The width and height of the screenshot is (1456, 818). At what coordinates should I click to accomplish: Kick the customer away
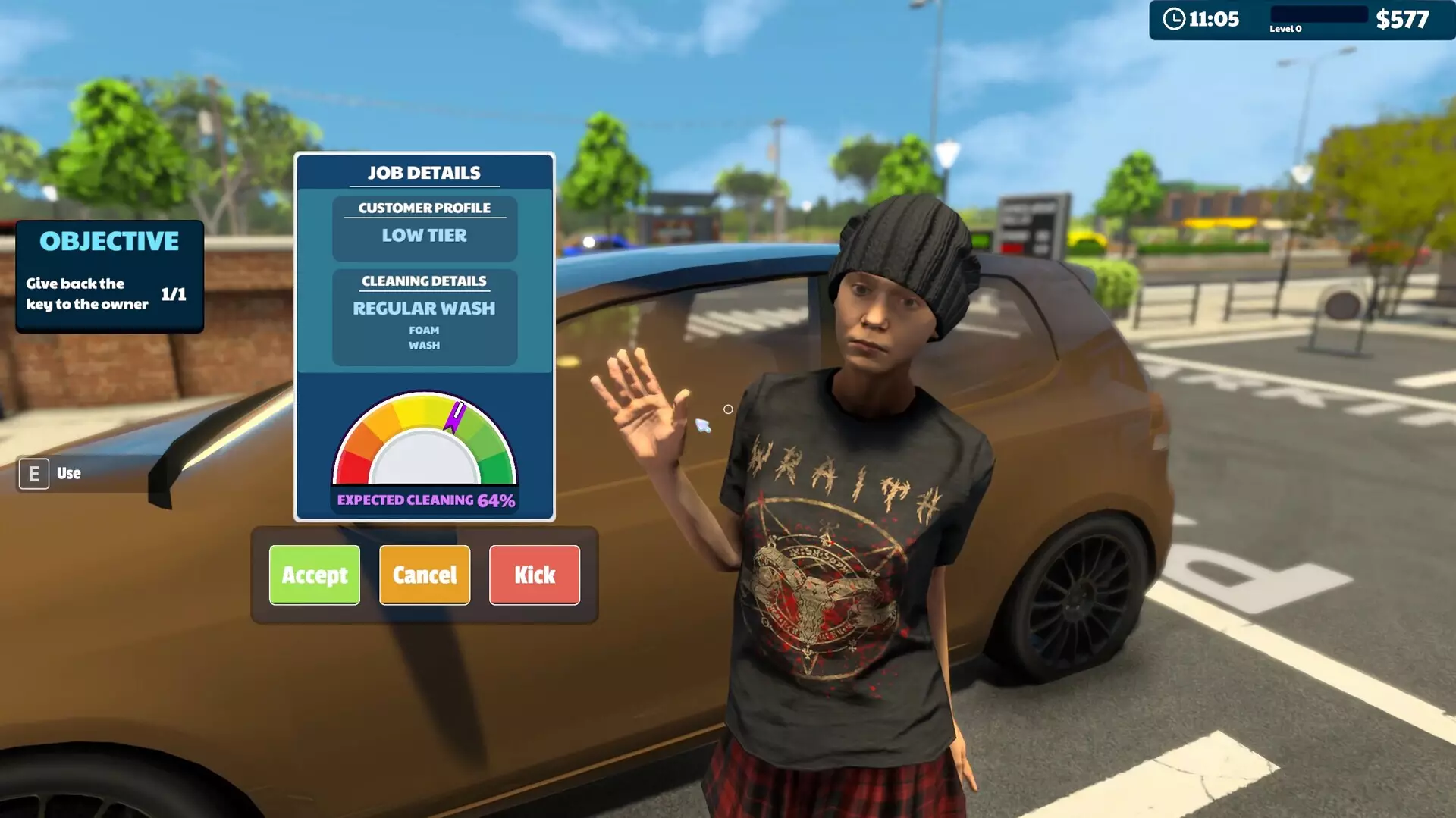534,575
